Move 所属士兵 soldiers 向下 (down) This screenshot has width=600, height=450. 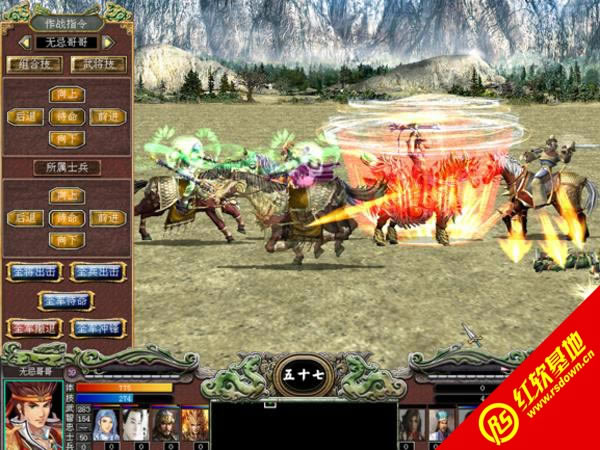66,240
